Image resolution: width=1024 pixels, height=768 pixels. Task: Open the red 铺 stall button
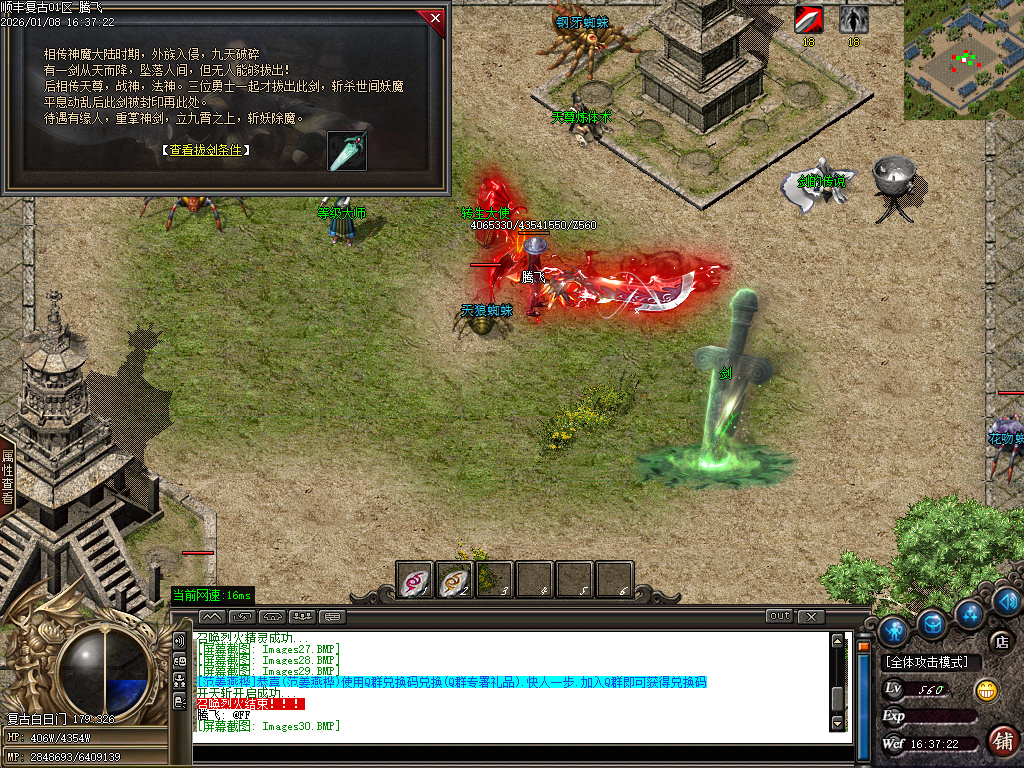[1002, 740]
